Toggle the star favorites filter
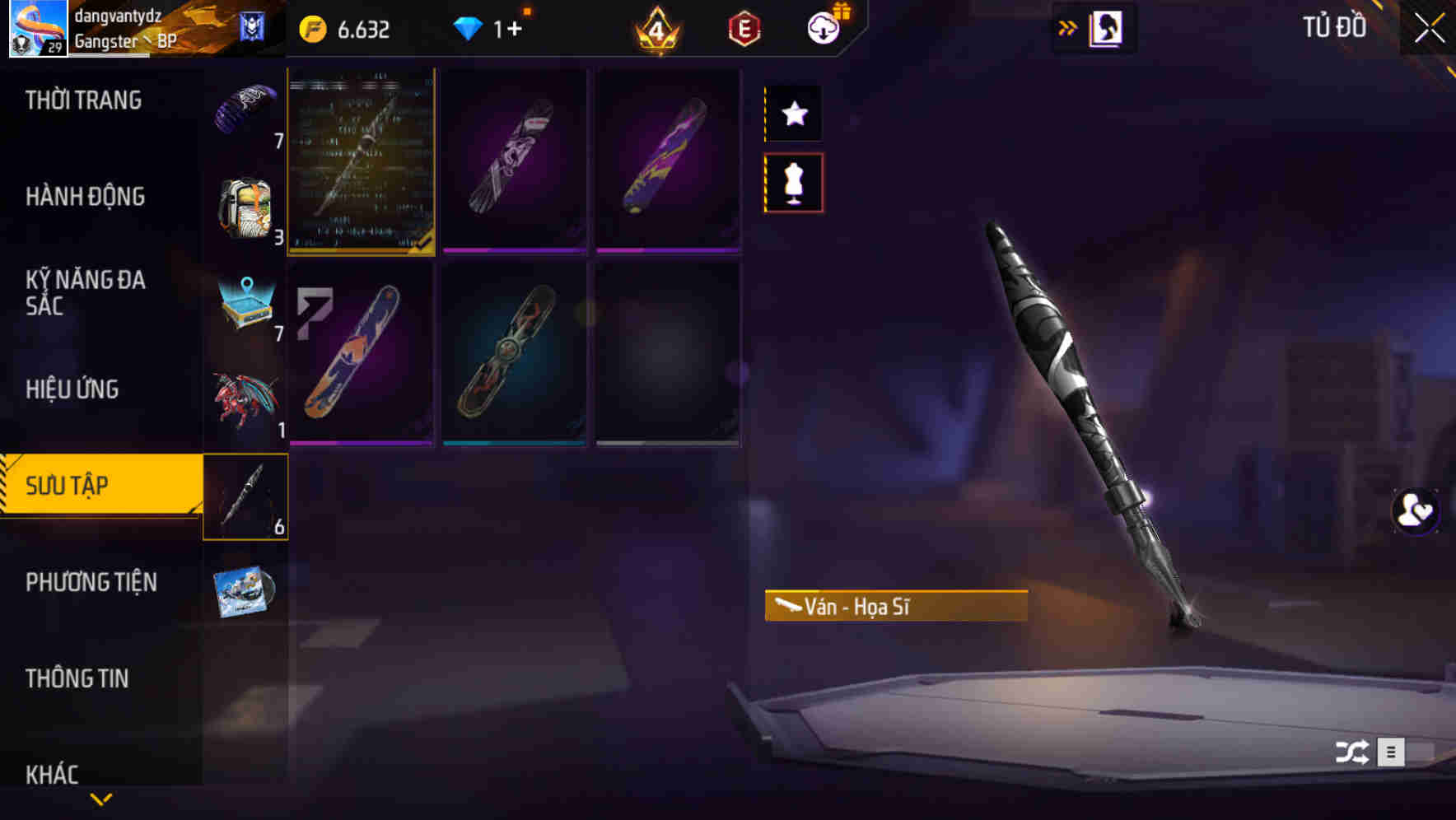This screenshot has width=1456, height=820. [x=793, y=113]
